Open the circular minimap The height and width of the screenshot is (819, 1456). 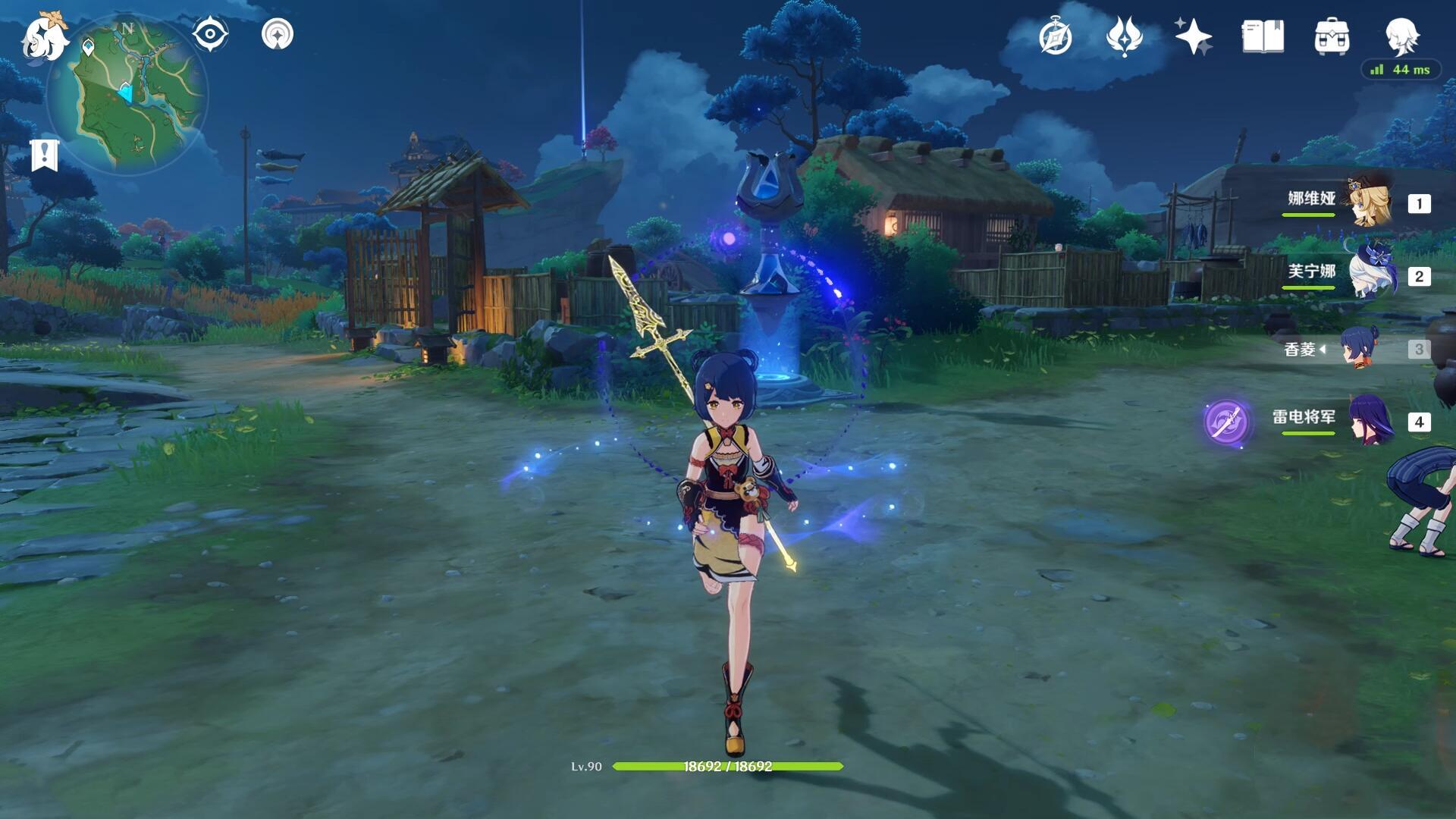coord(127,96)
